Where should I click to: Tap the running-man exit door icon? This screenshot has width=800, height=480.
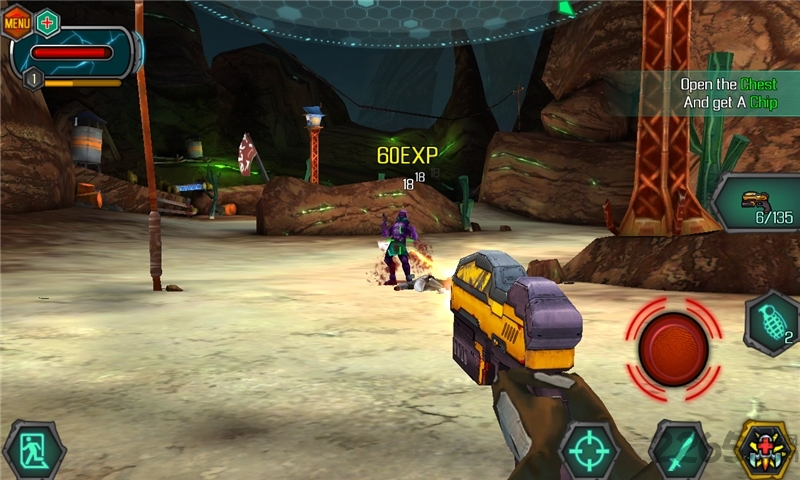[33, 451]
